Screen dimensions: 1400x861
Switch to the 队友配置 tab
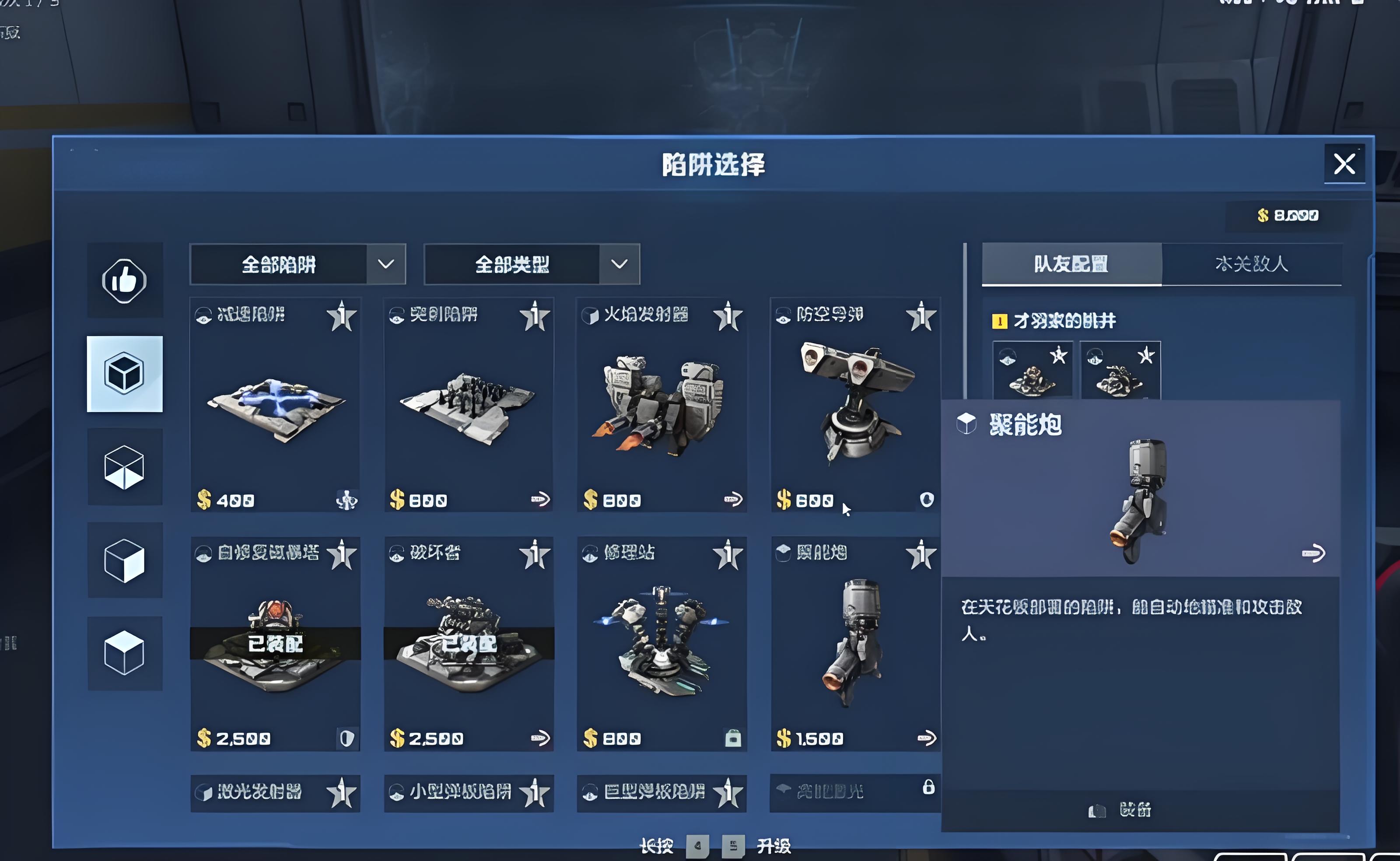1071,264
